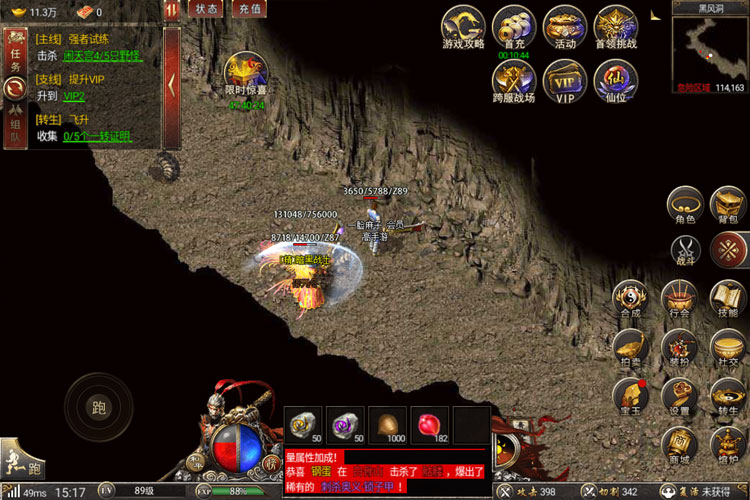The height and width of the screenshot is (500, 750).
Task: Open the 游戏攻略 game guide icon
Action: [x=463, y=27]
